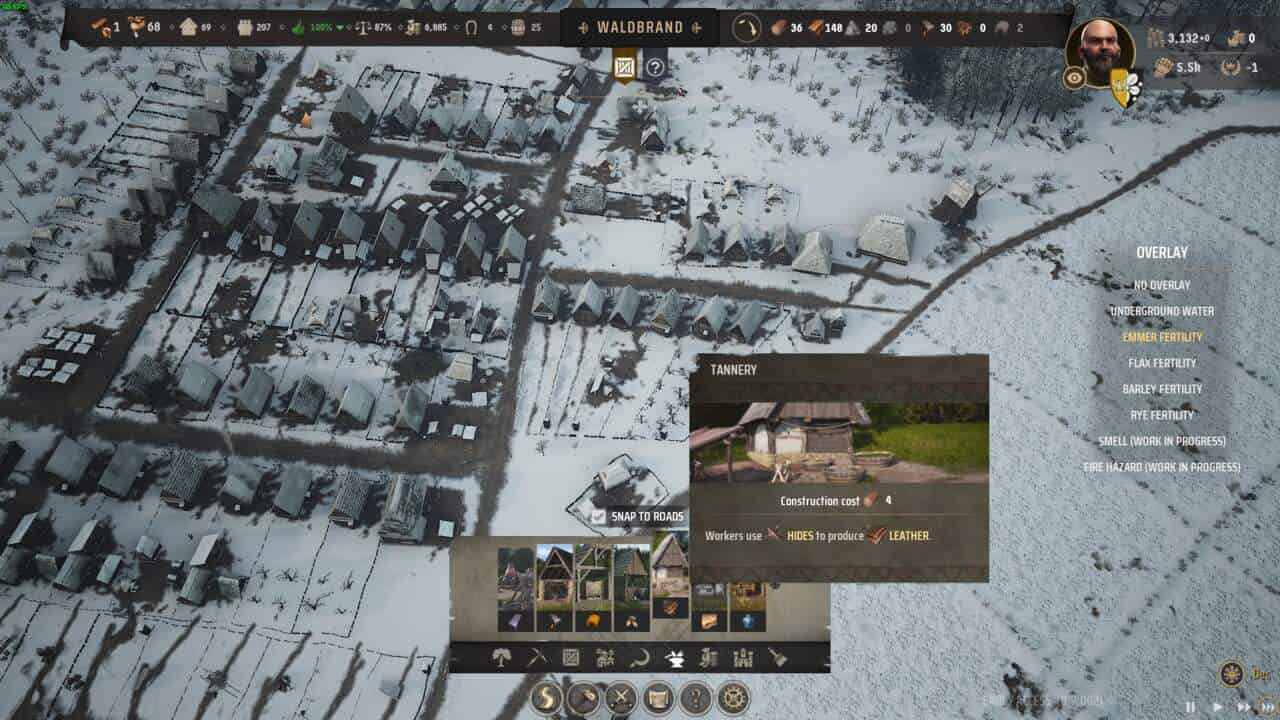
Task: Toggle the Snap to Roads checkbox
Action: point(598,517)
